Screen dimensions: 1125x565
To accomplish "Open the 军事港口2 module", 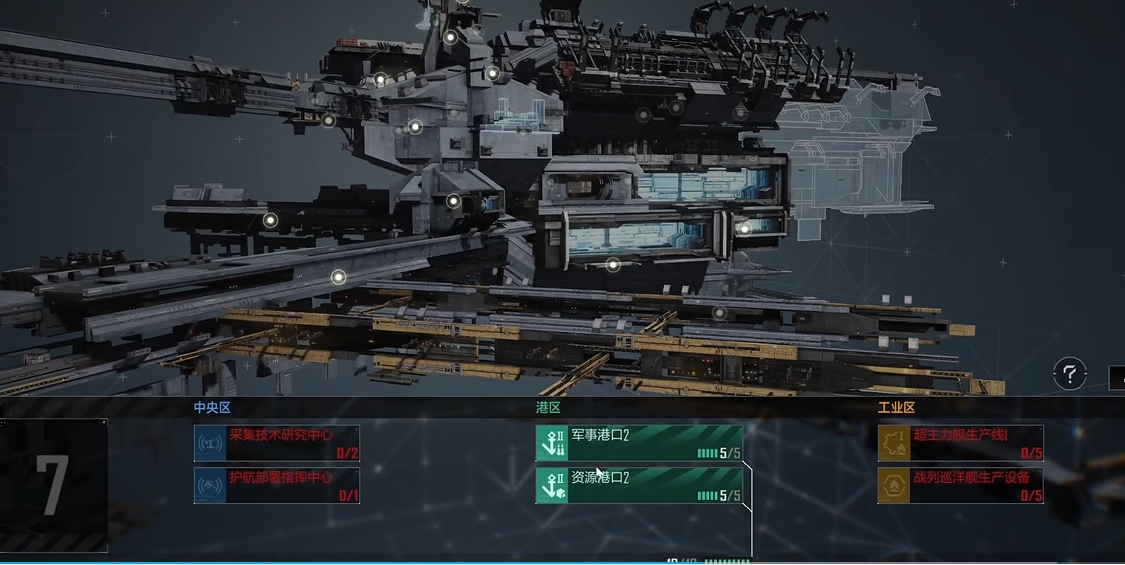I will coord(640,443).
